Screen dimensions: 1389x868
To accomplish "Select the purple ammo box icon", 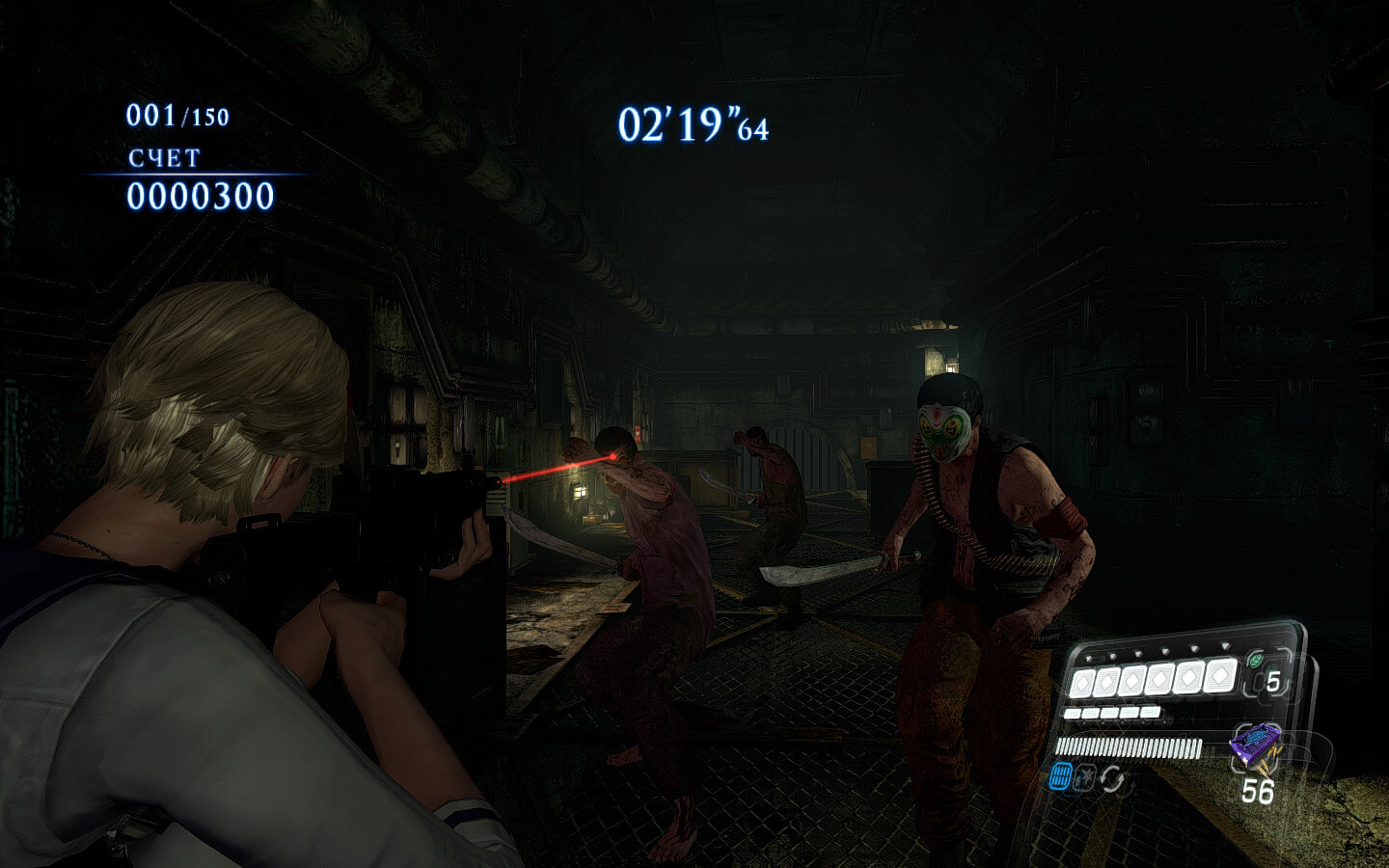I will pos(1255,746).
